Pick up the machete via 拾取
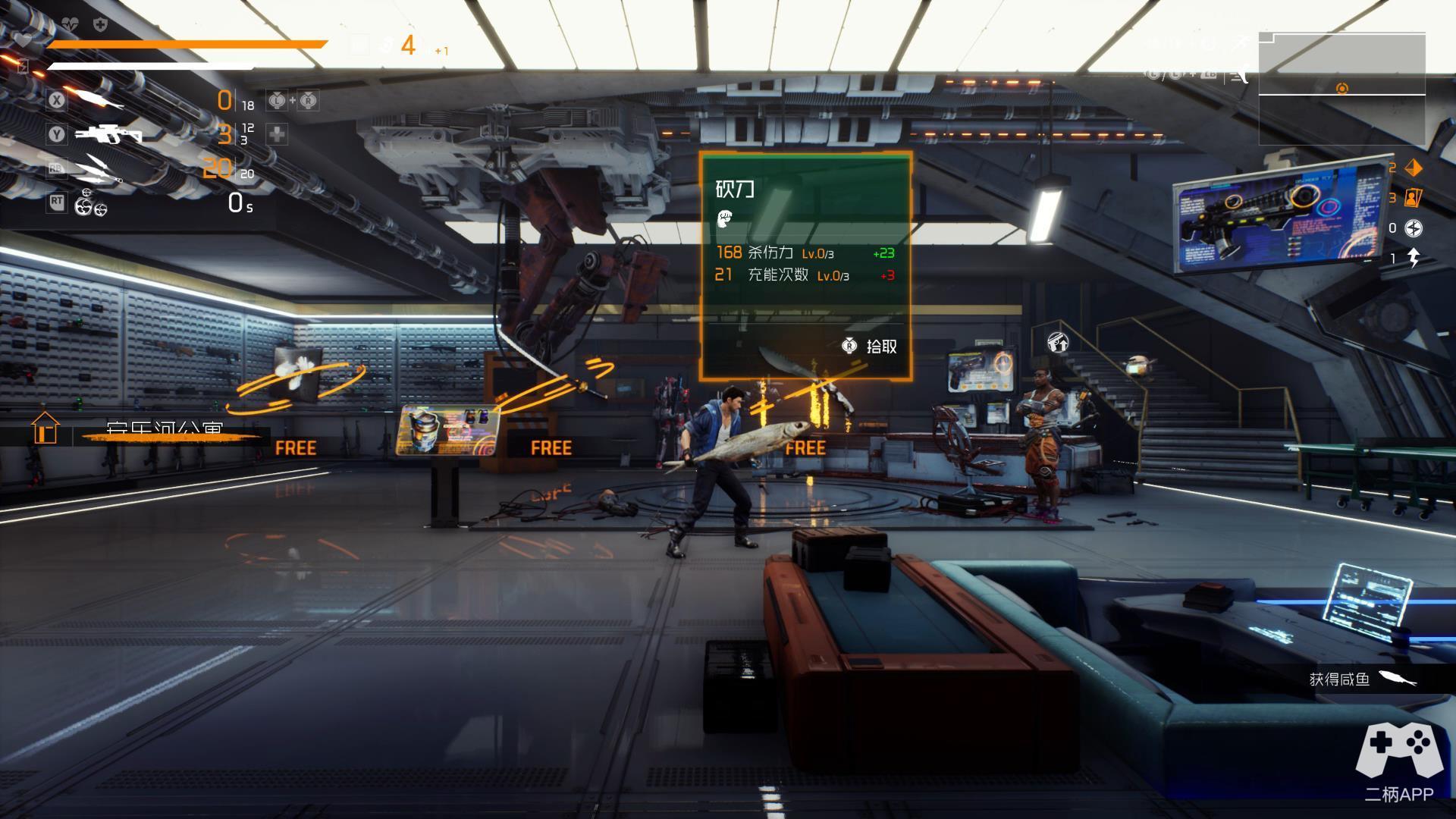 point(871,347)
